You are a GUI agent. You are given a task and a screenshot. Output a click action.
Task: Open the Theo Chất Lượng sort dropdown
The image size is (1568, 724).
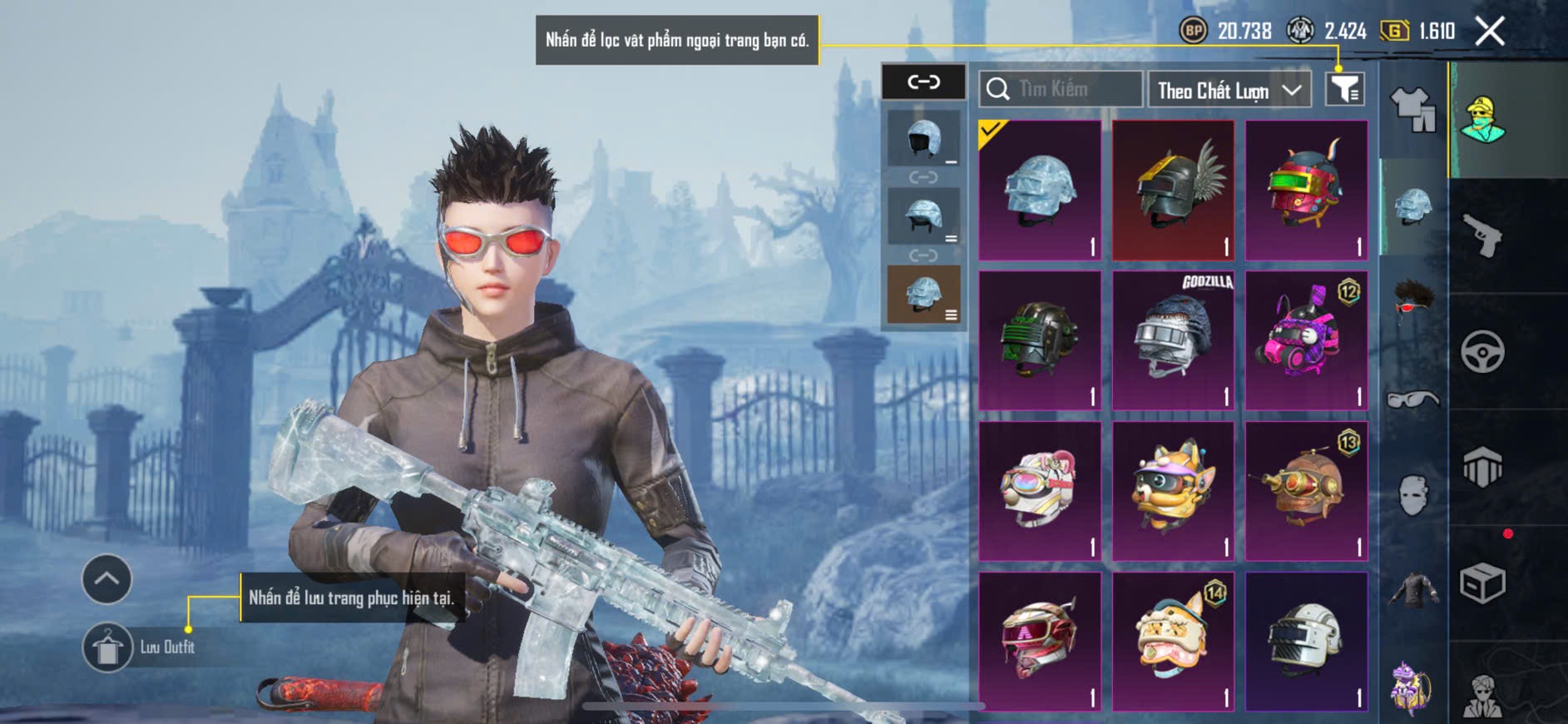click(x=1229, y=90)
